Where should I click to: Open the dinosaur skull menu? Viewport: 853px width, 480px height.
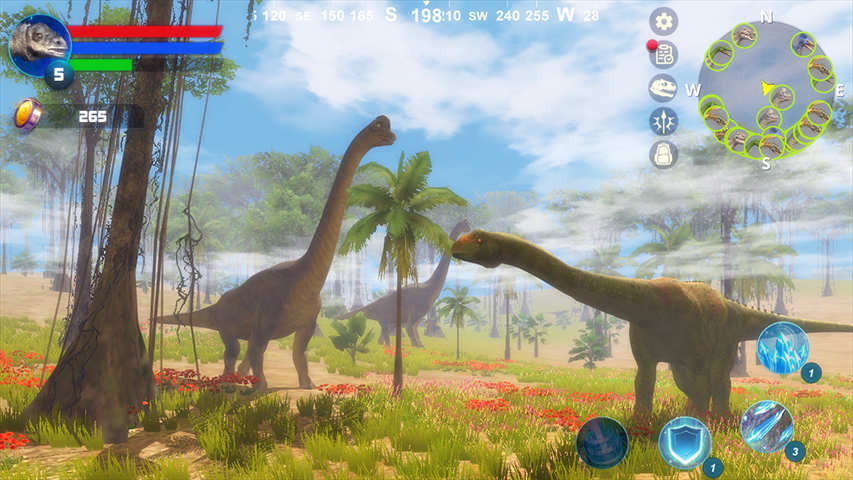point(663,88)
